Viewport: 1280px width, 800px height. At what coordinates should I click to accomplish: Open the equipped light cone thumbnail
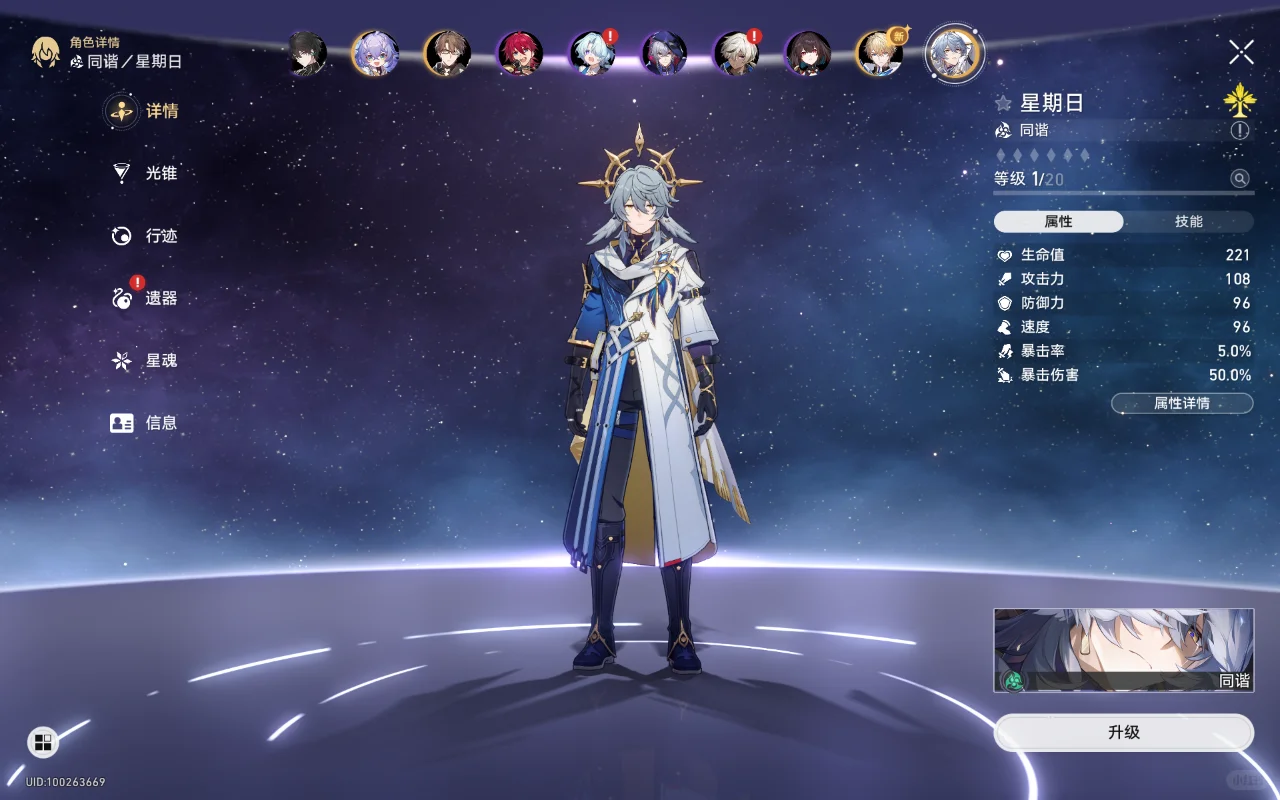1123,650
